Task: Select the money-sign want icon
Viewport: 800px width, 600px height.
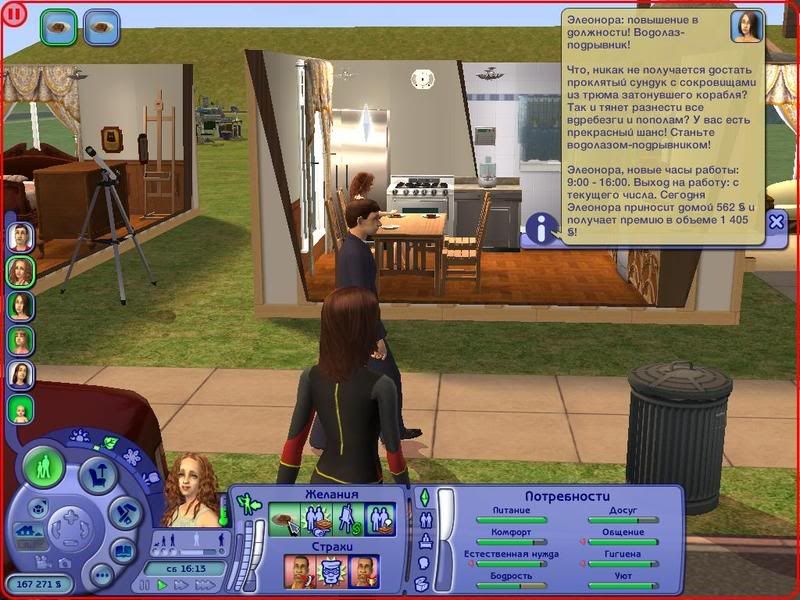Action: coord(346,518)
